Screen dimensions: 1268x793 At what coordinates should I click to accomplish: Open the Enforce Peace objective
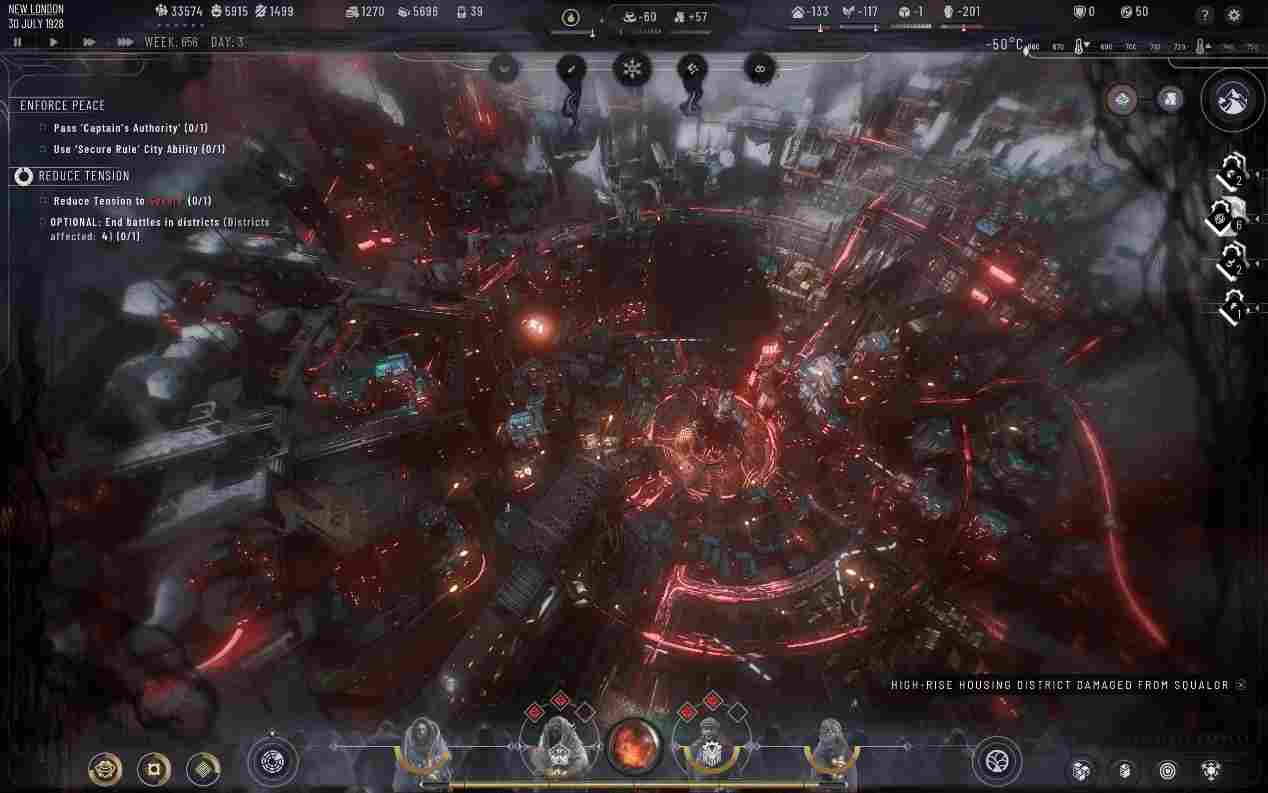point(62,105)
